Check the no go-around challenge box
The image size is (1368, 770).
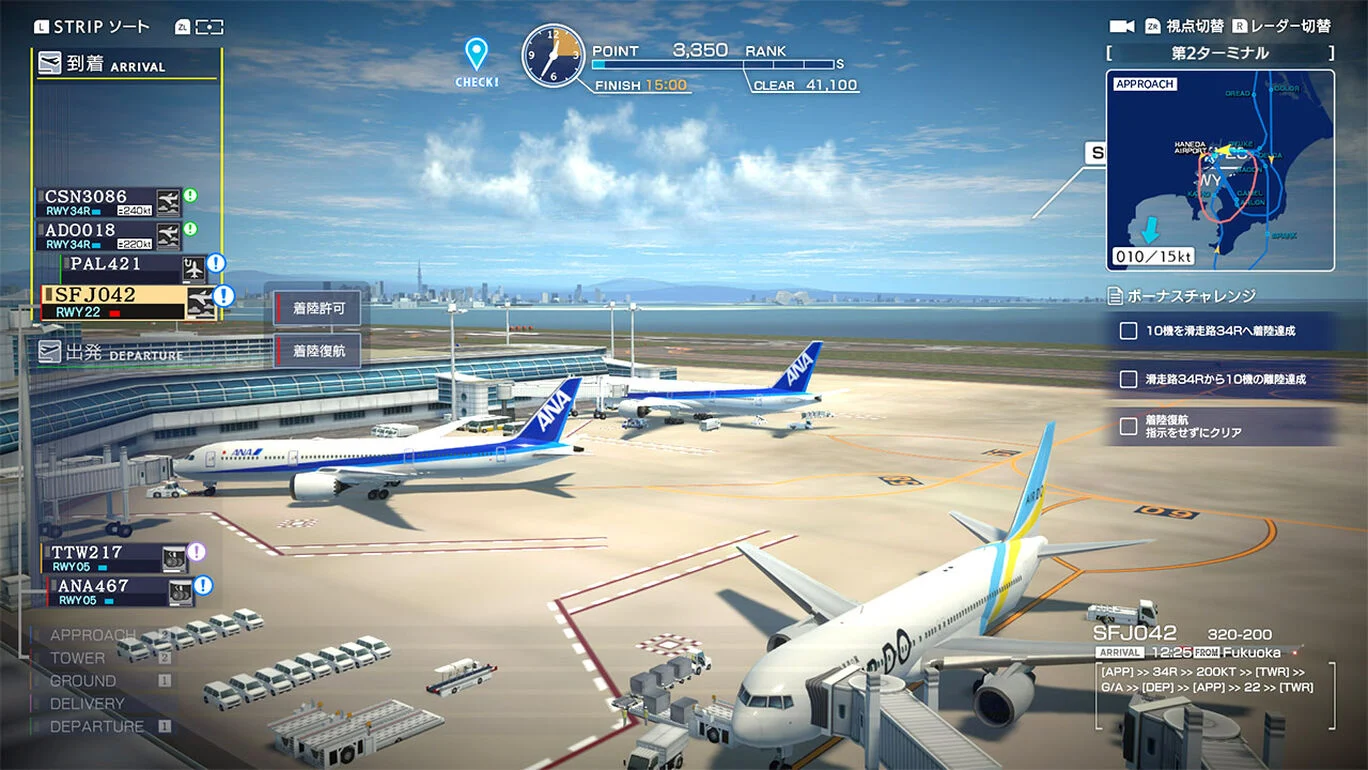coord(1129,427)
